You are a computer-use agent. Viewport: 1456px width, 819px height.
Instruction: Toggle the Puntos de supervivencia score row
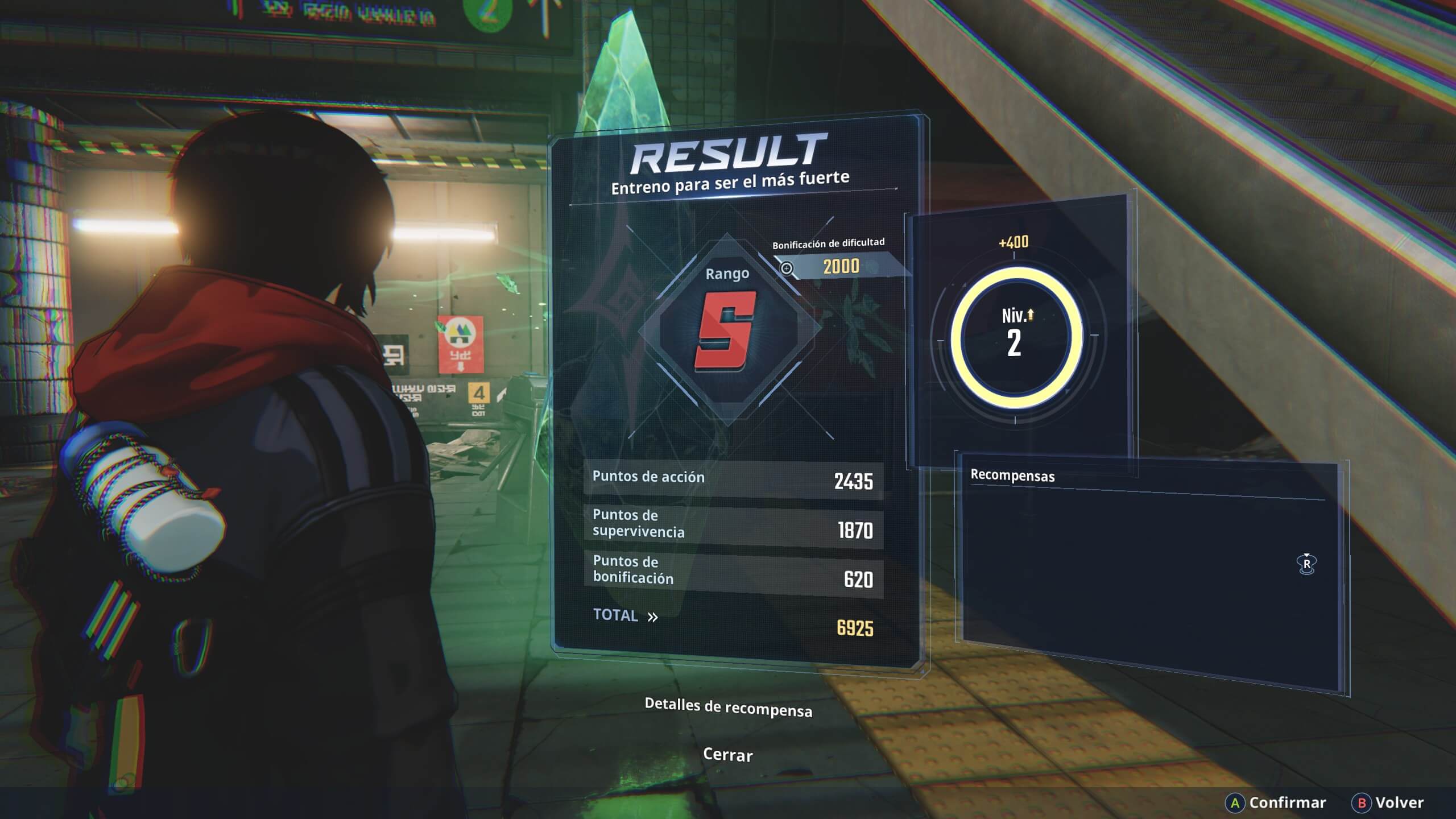click(728, 524)
